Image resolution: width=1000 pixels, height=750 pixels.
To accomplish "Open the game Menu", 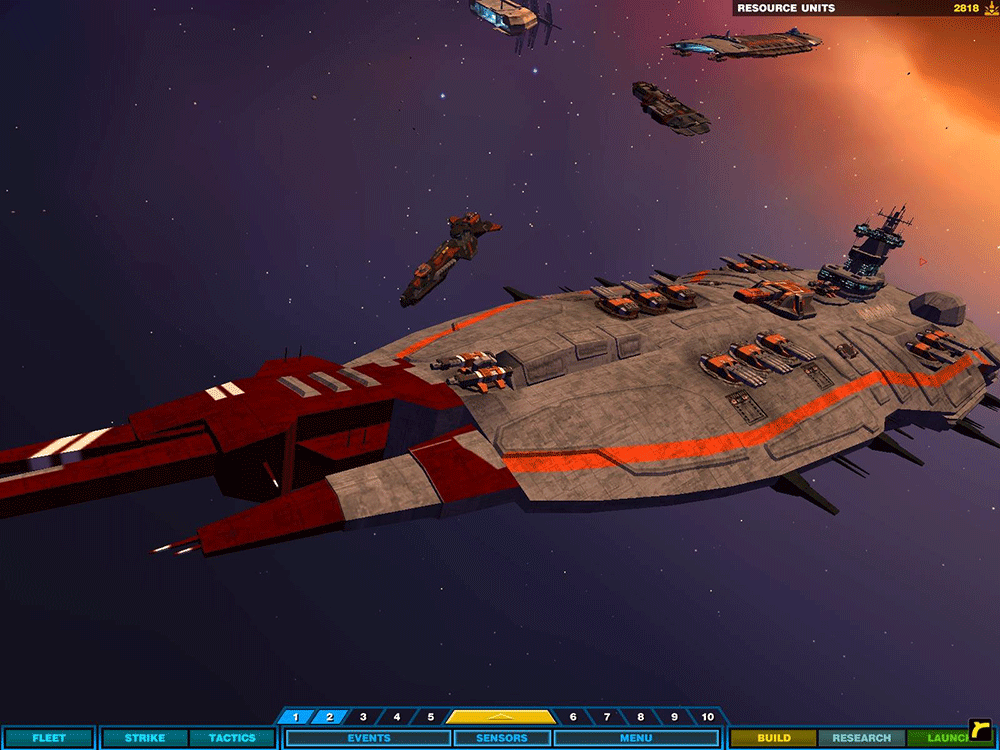I will (x=636, y=738).
